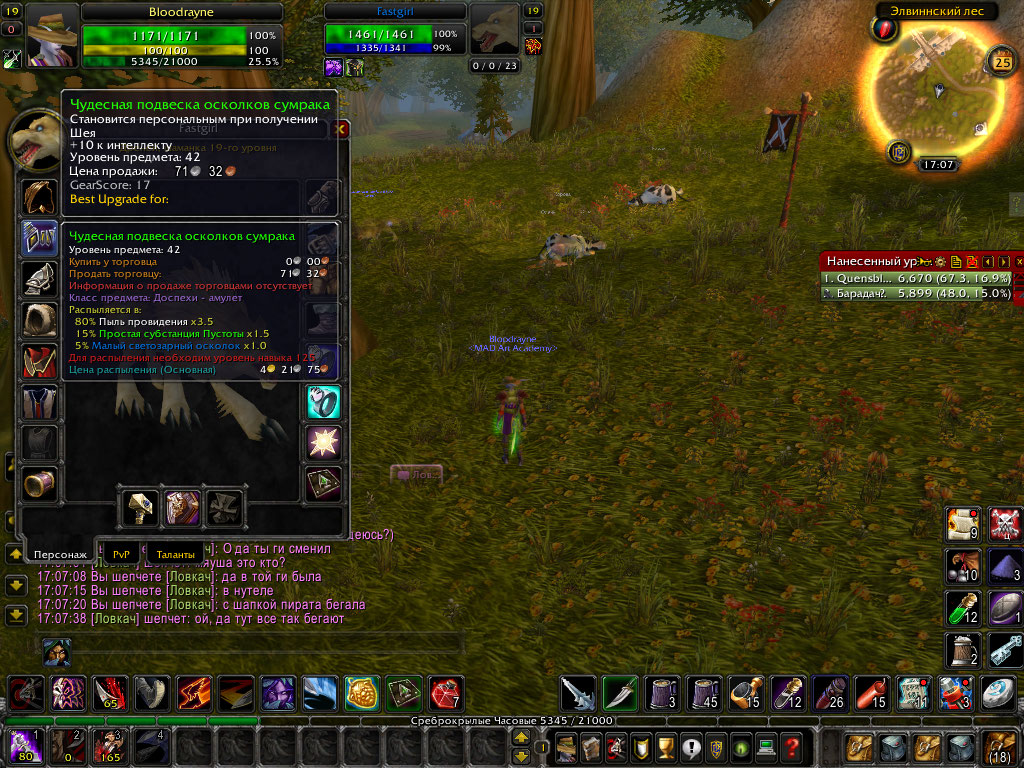Open the main backpack showing 18 free slots
The height and width of the screenshot is (768, 1024).
click(999, 747)
